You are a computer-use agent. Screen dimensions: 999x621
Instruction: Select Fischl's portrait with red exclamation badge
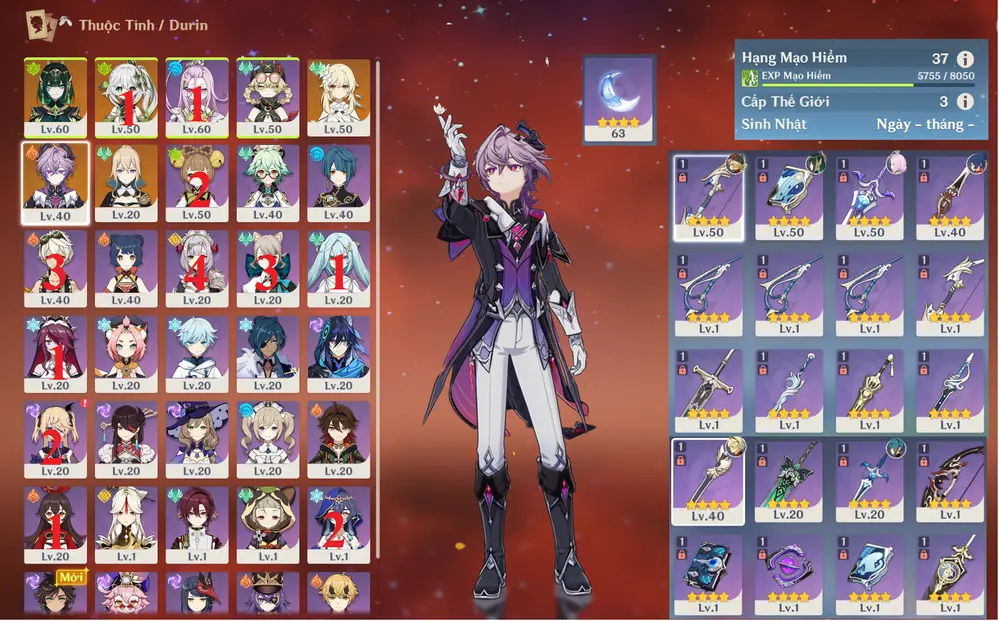coord(55,440)
